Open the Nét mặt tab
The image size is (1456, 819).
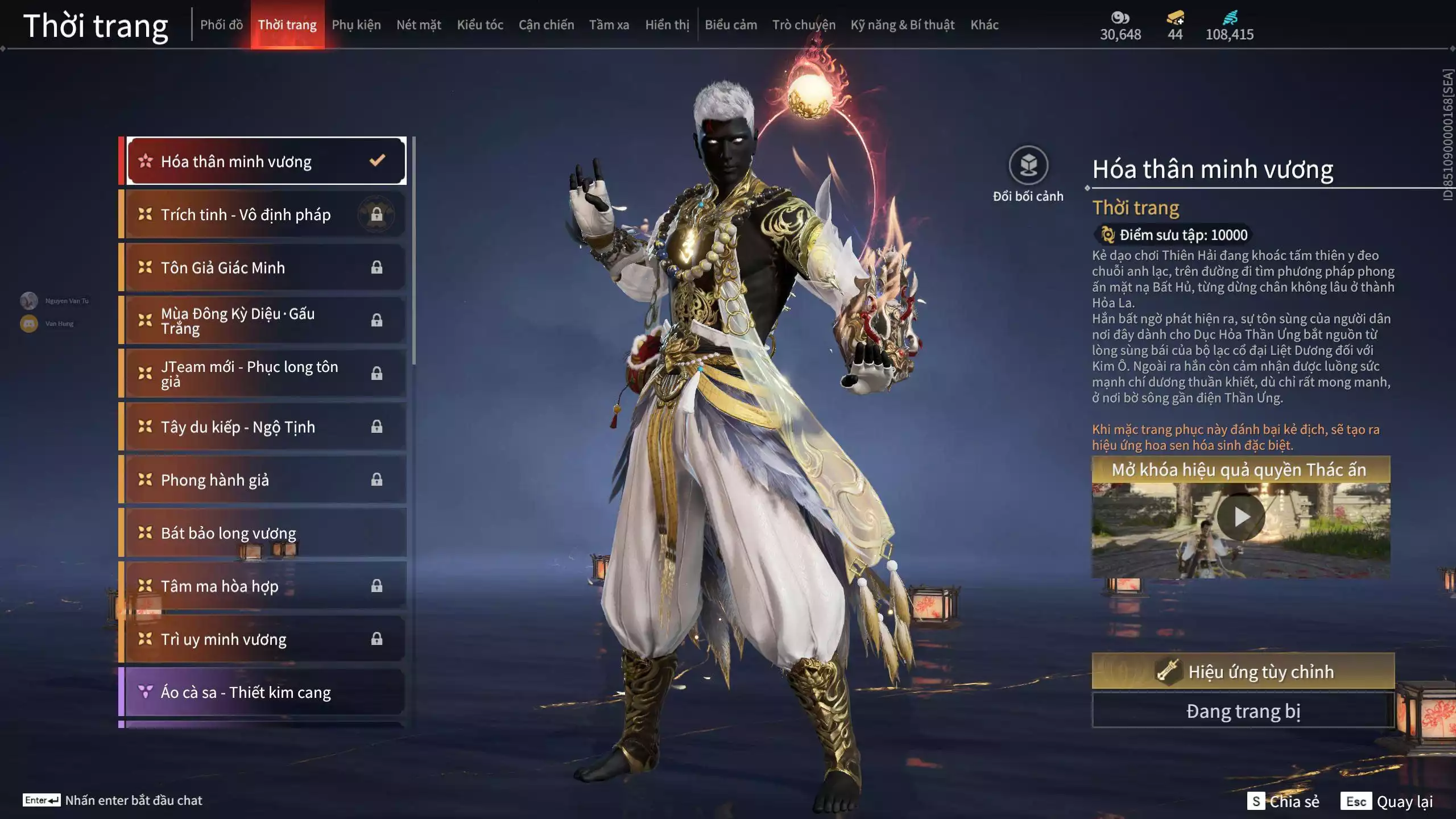point(419,25)
